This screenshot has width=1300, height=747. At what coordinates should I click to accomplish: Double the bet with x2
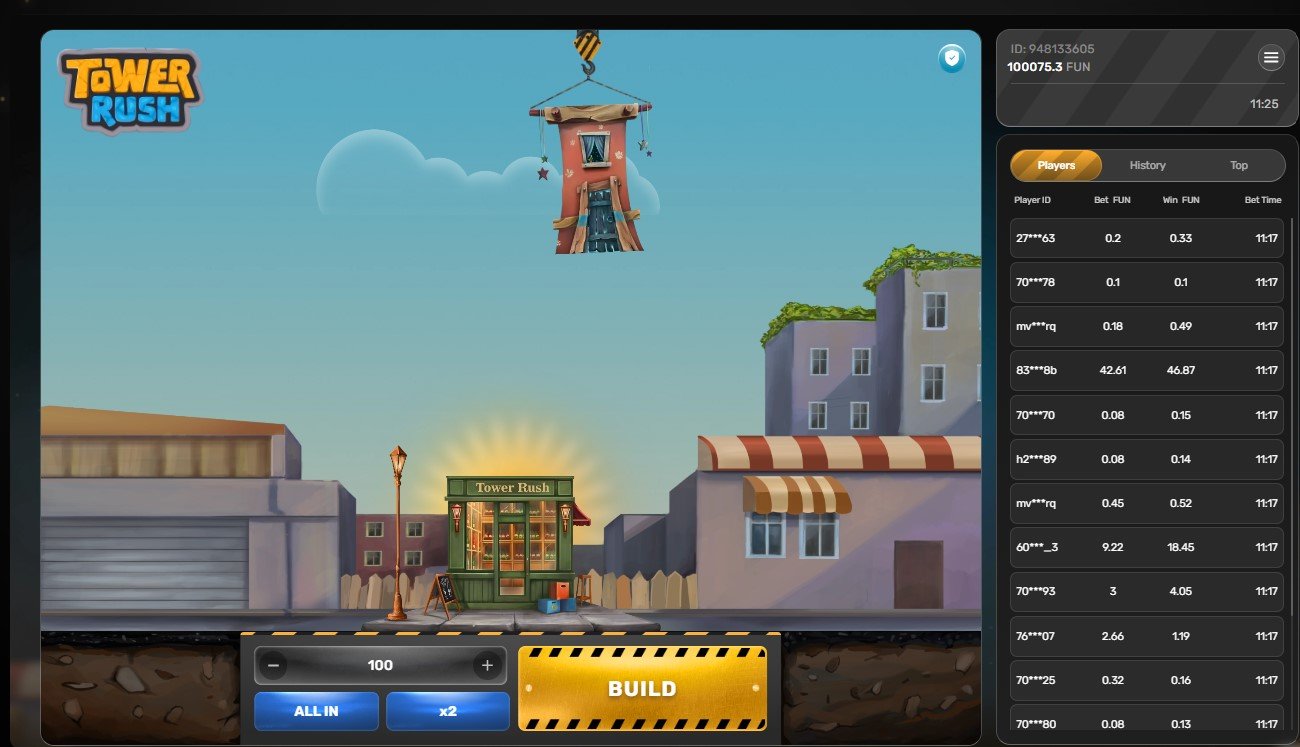coord(447,711)
